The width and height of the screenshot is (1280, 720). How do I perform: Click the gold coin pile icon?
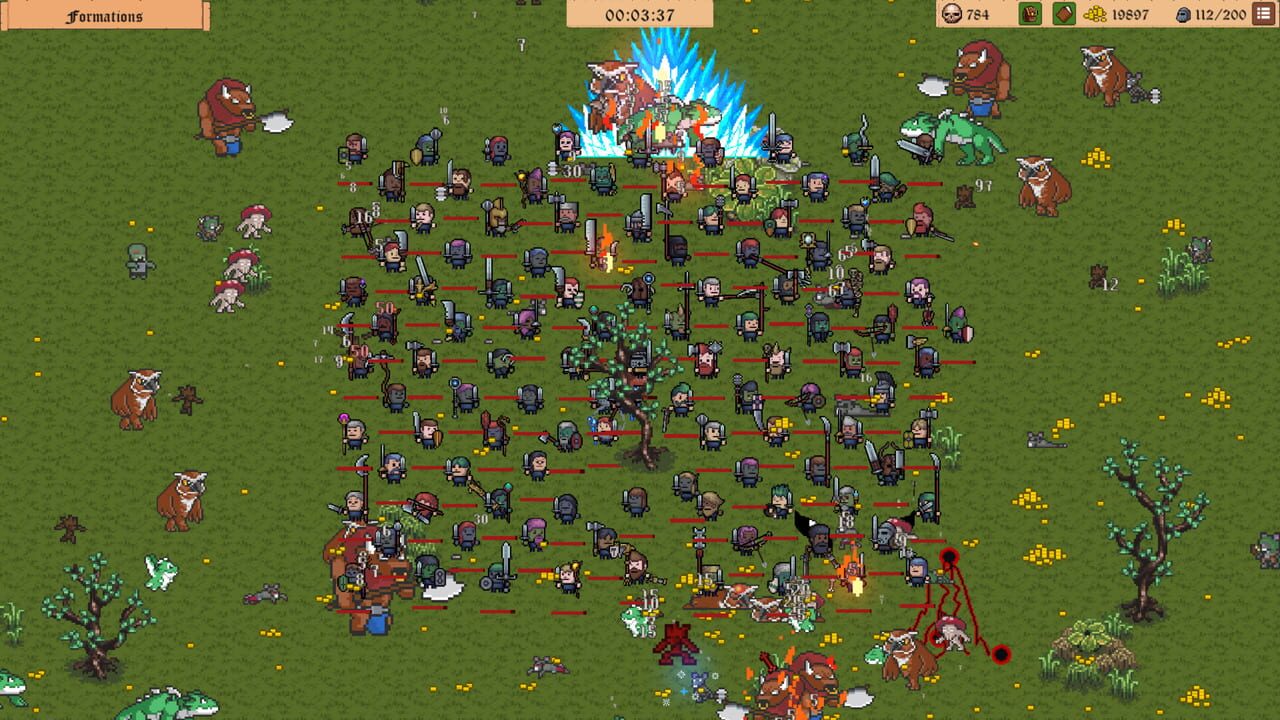(1094, 14)
